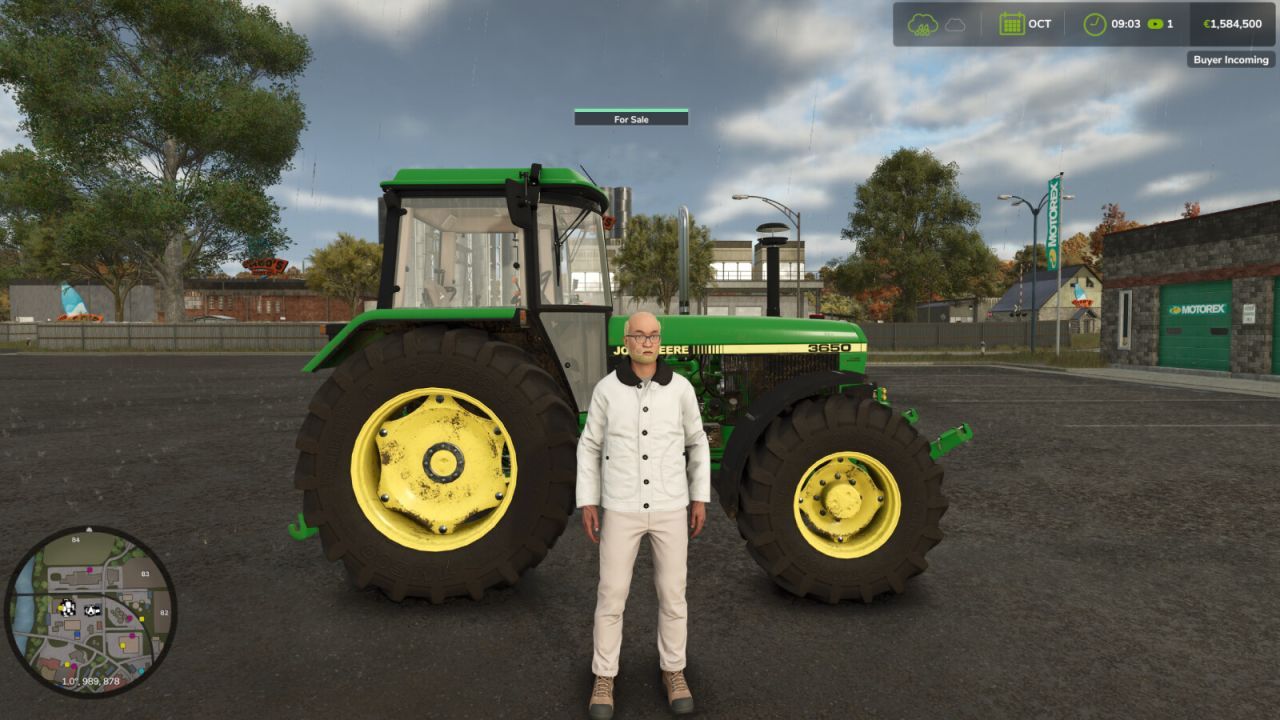Click a yellow vehicle marker on the minimap
Screen dimensions: 1280x720
coord(141,618)
